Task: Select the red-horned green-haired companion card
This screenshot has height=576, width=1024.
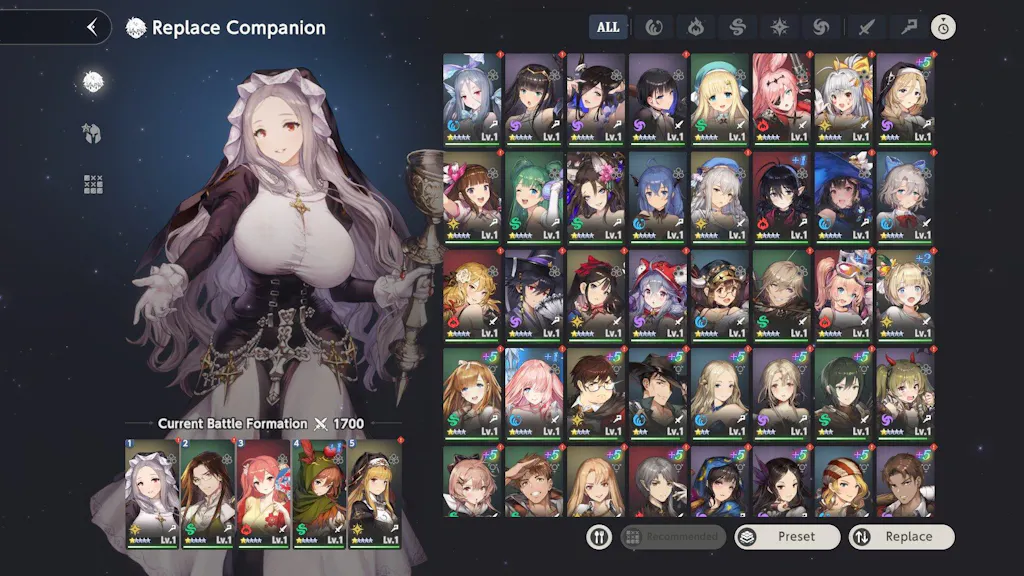Action: [906, 392]
